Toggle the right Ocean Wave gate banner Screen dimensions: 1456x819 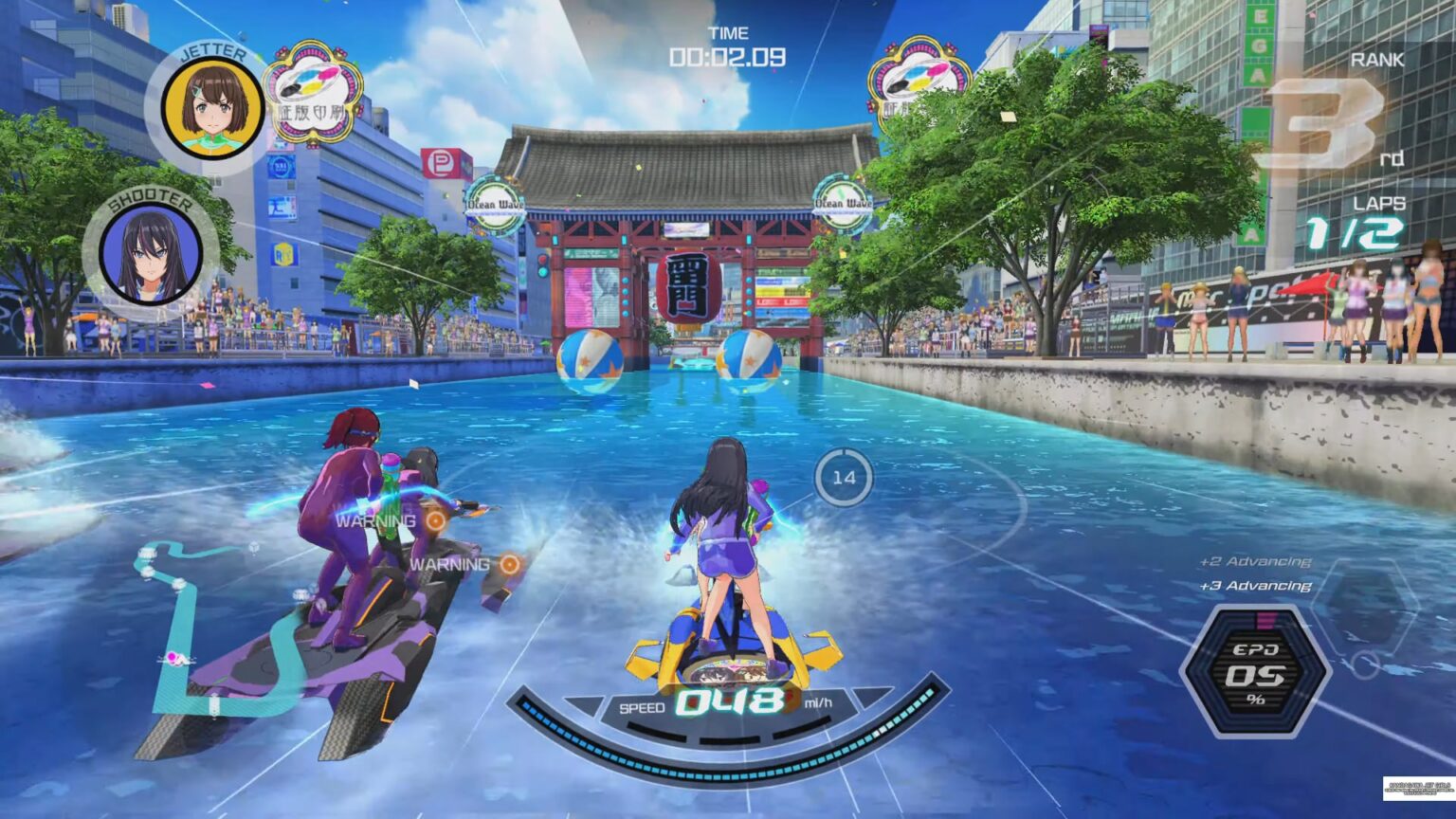(844, 202)
